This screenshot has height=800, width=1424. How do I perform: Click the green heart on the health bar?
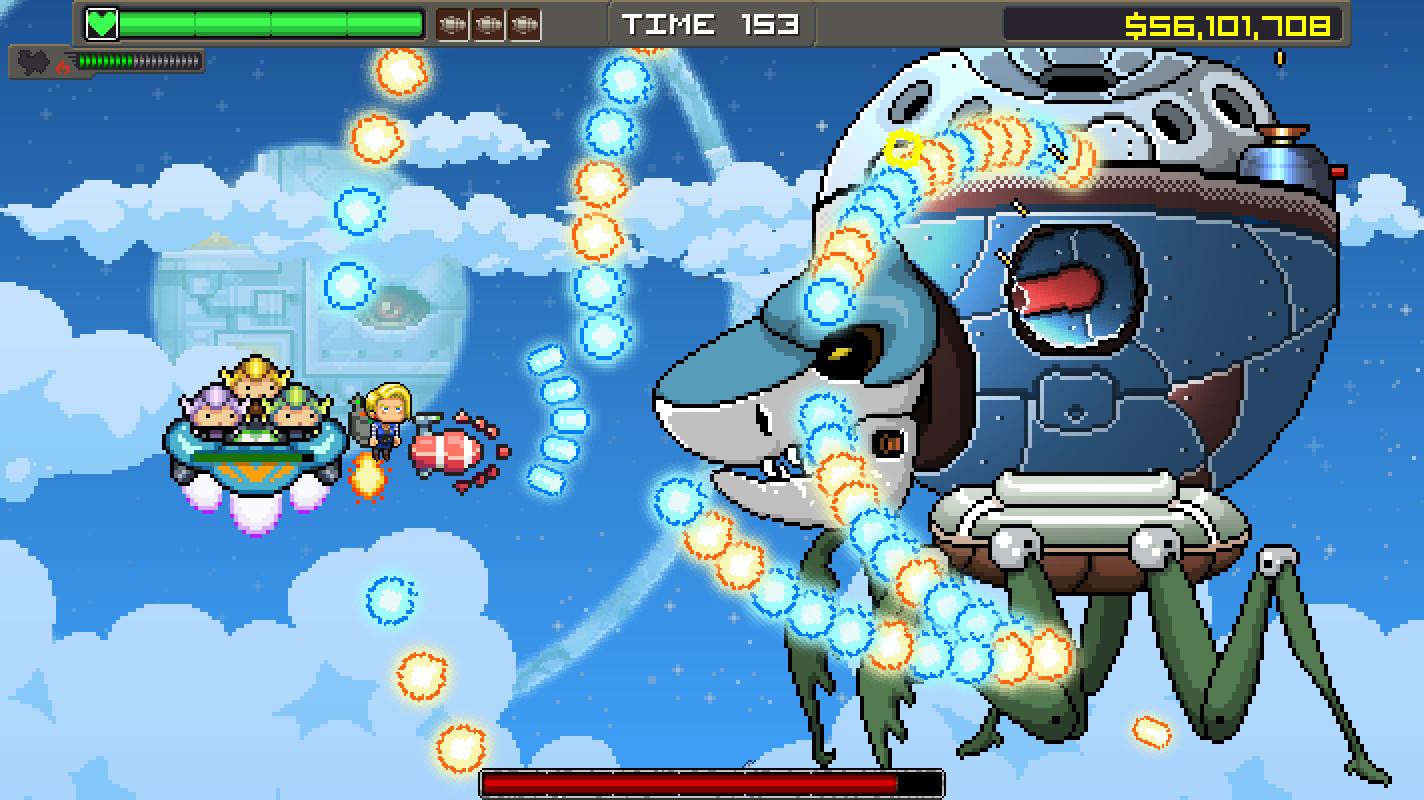103,21
